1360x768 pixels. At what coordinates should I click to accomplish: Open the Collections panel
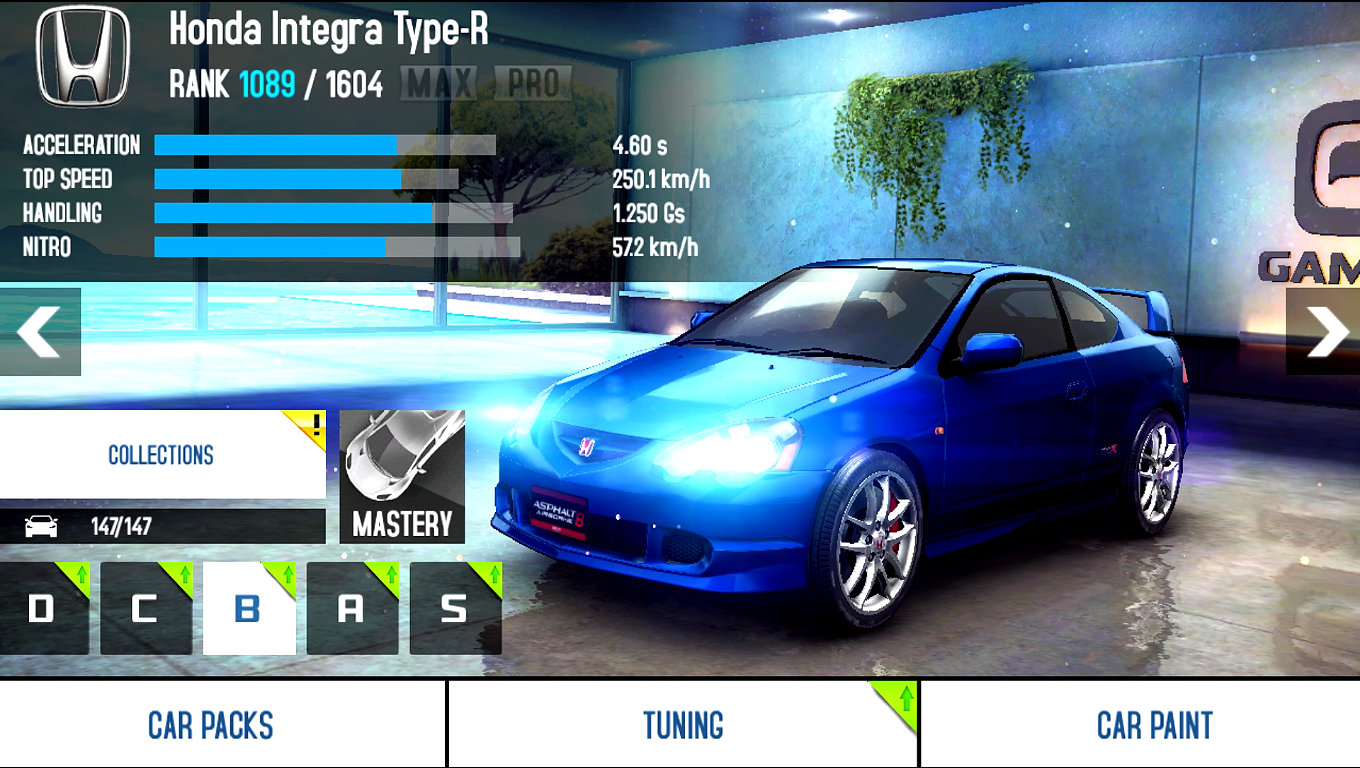tap(161, 455)
